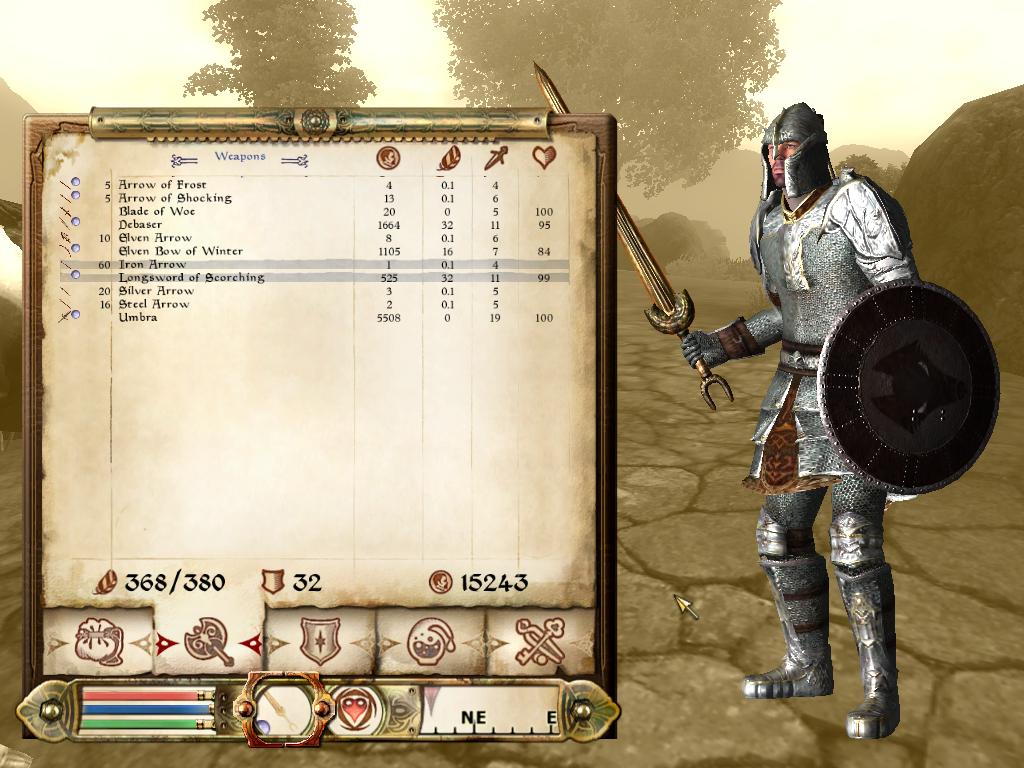
Task: Select the Debaser weapon entry
Action: [140, 225]
